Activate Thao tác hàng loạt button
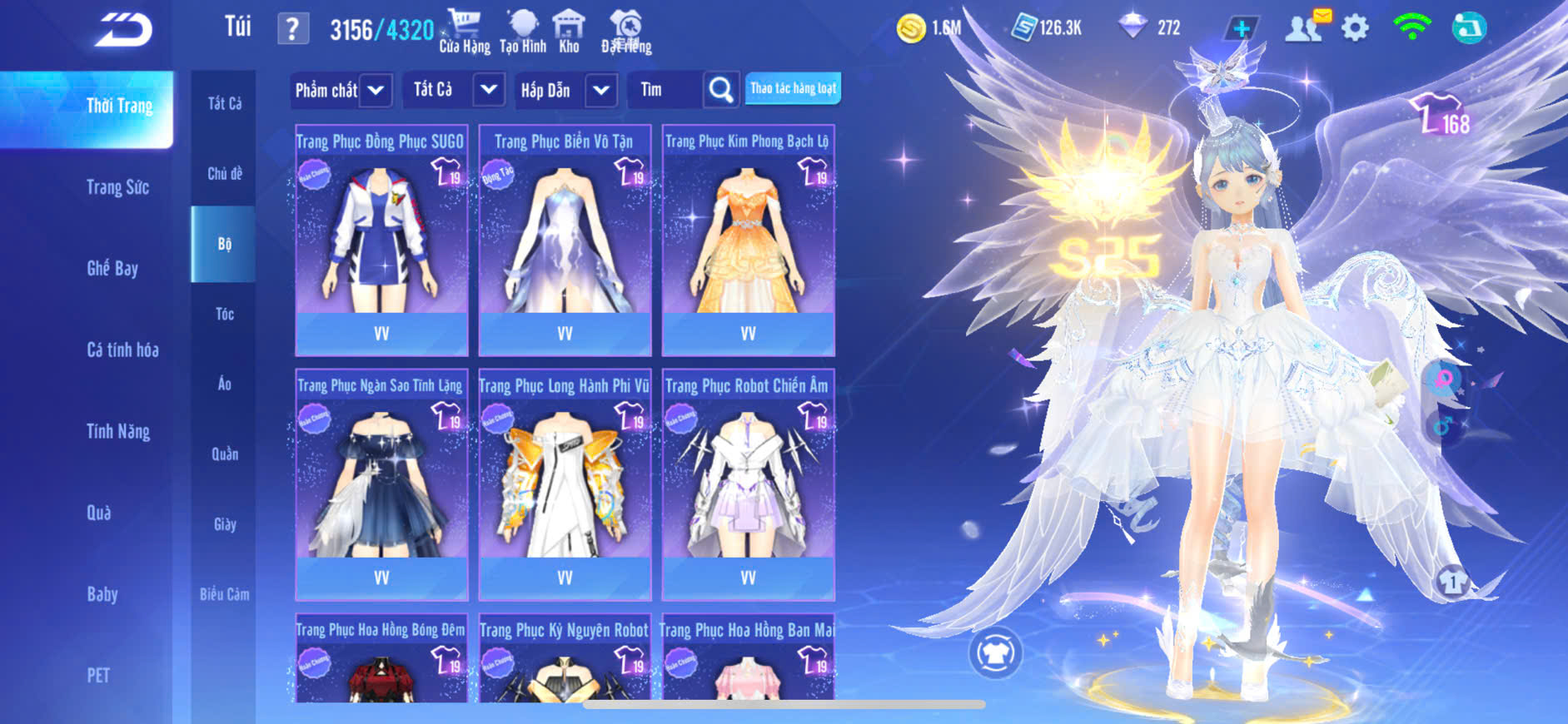Screen dimensions: 1568x724 (x=793, y=88)
